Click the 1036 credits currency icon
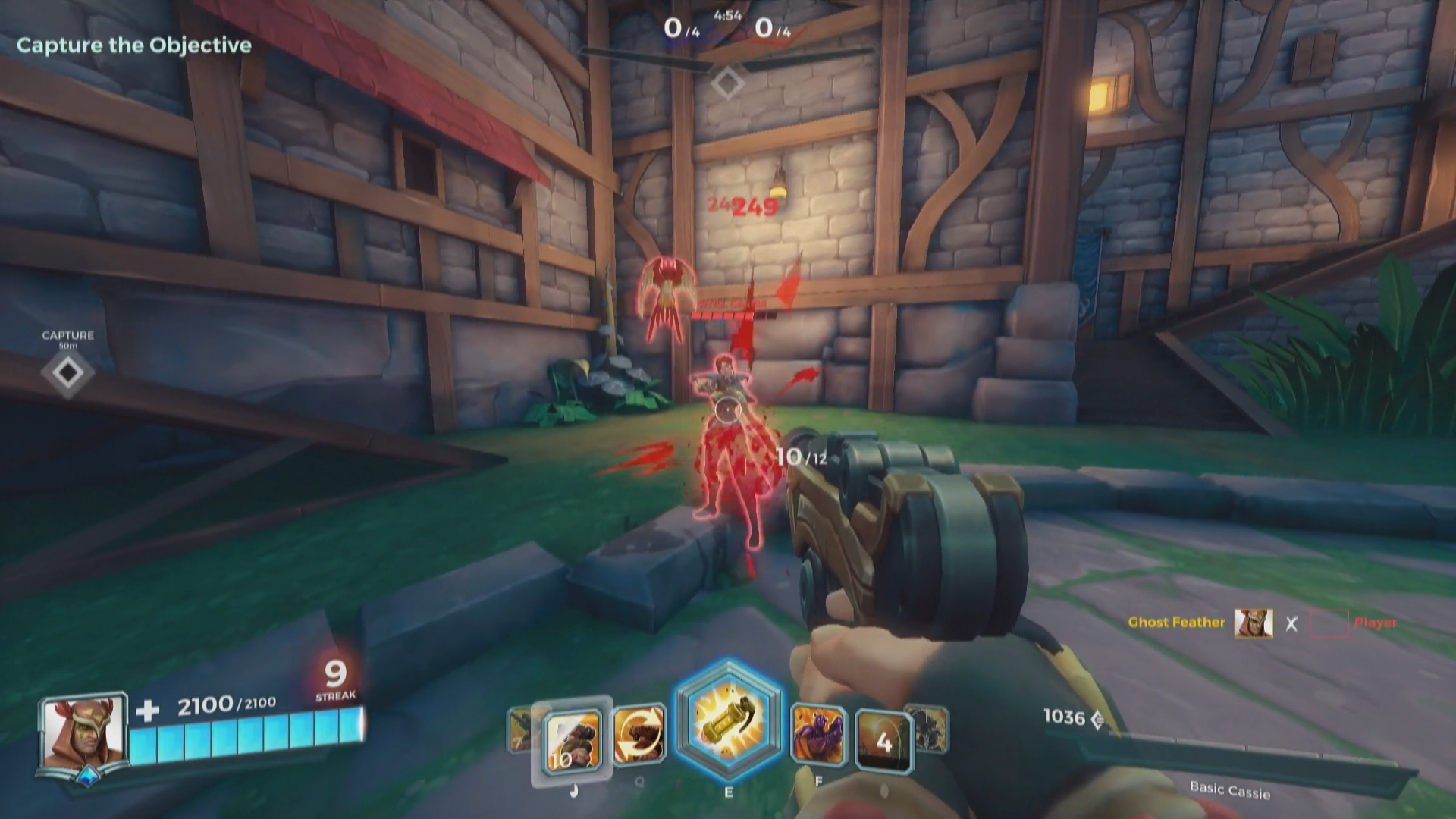 click(x=1097, y=718)
